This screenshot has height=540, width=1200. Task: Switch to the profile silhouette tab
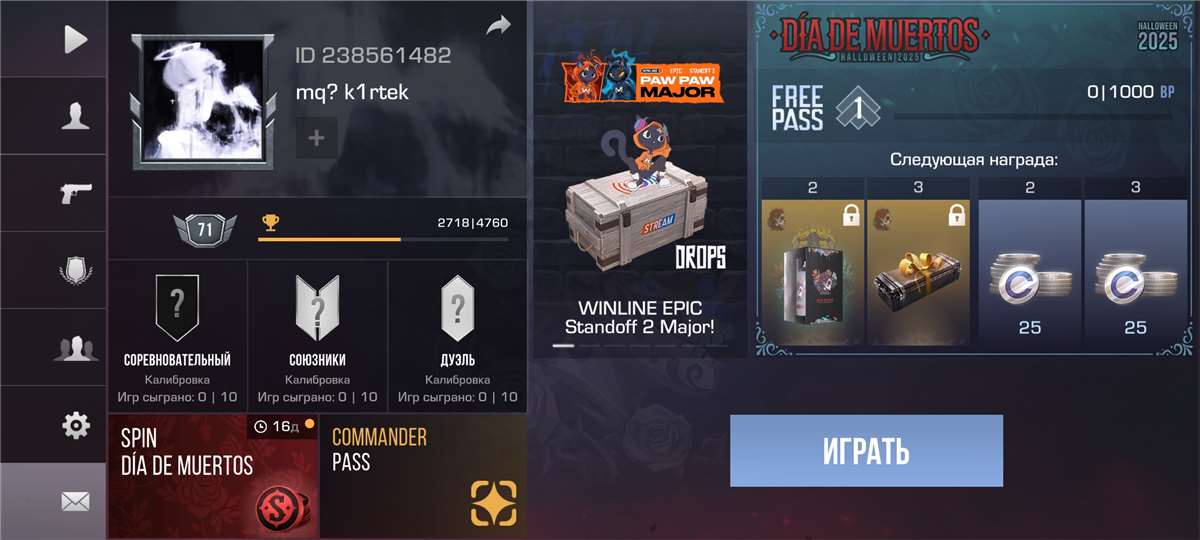(x=75, y=116)
